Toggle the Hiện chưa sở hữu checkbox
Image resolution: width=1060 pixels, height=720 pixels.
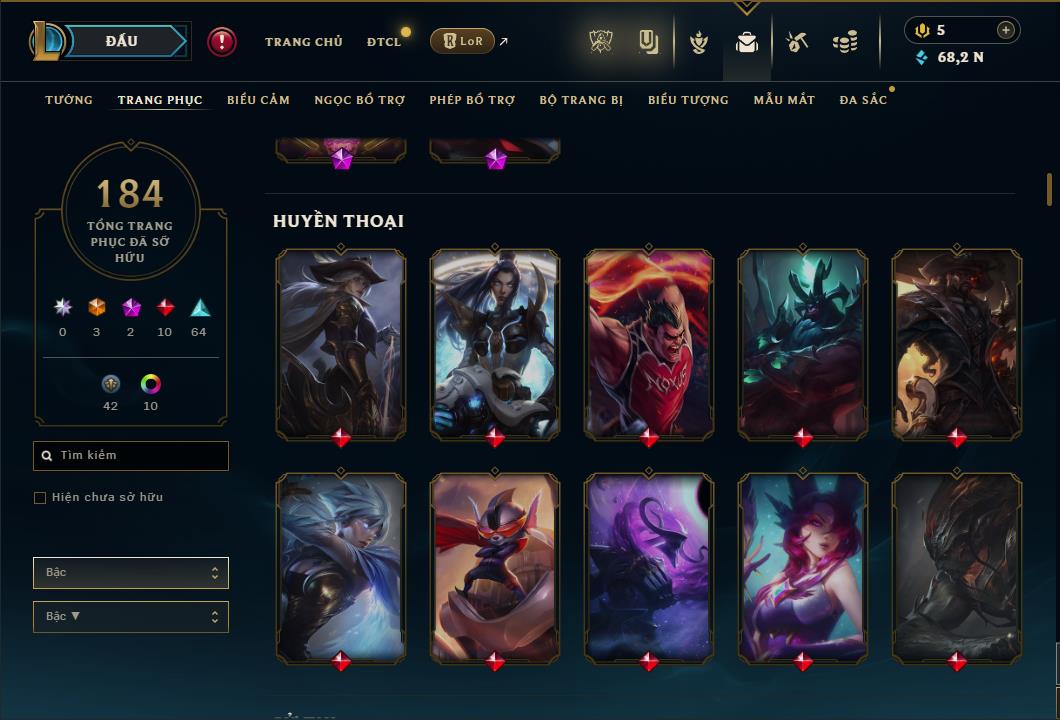tap(40, 498)
